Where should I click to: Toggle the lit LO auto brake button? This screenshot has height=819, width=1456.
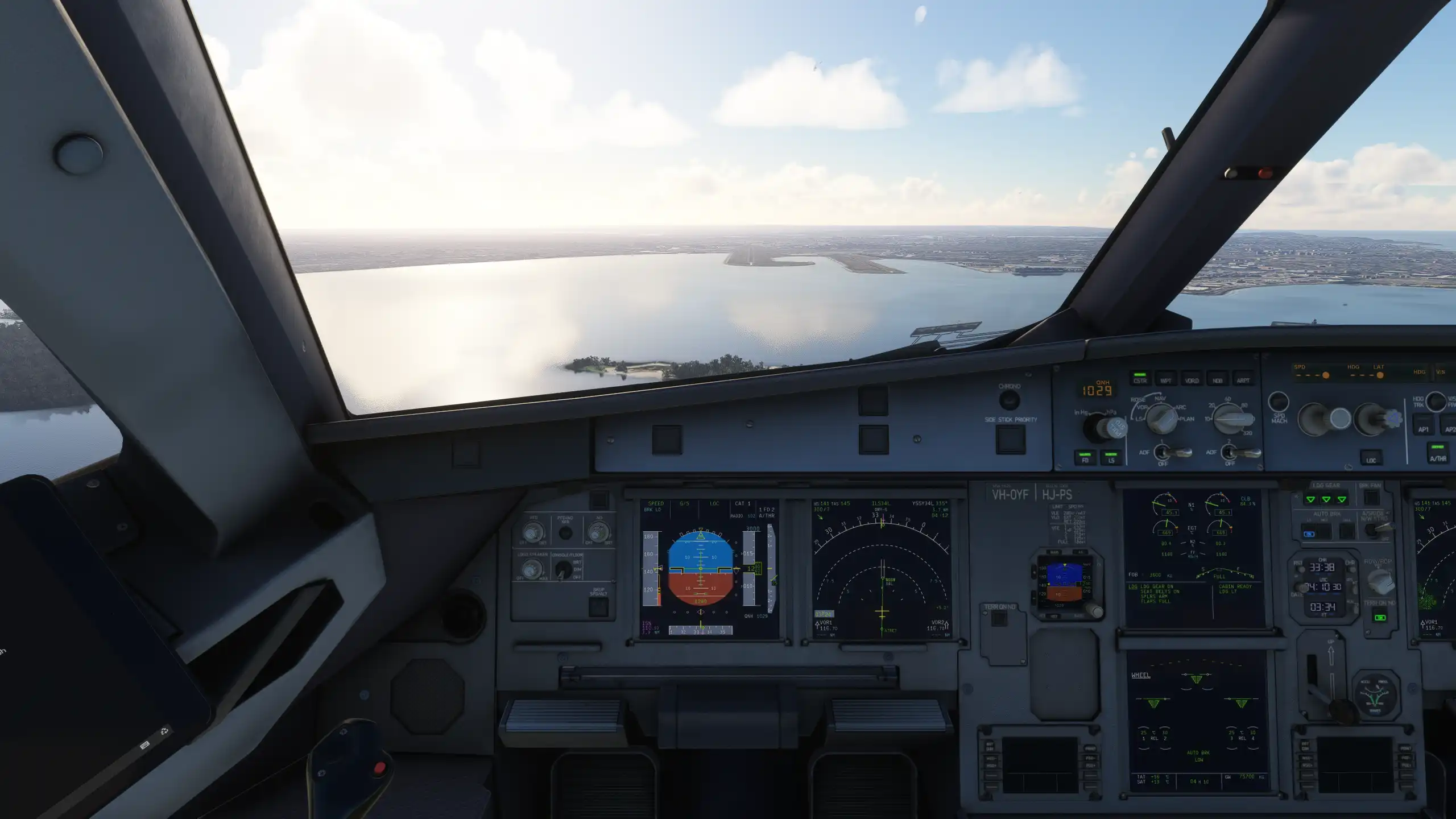click(x=1309, y=533)
